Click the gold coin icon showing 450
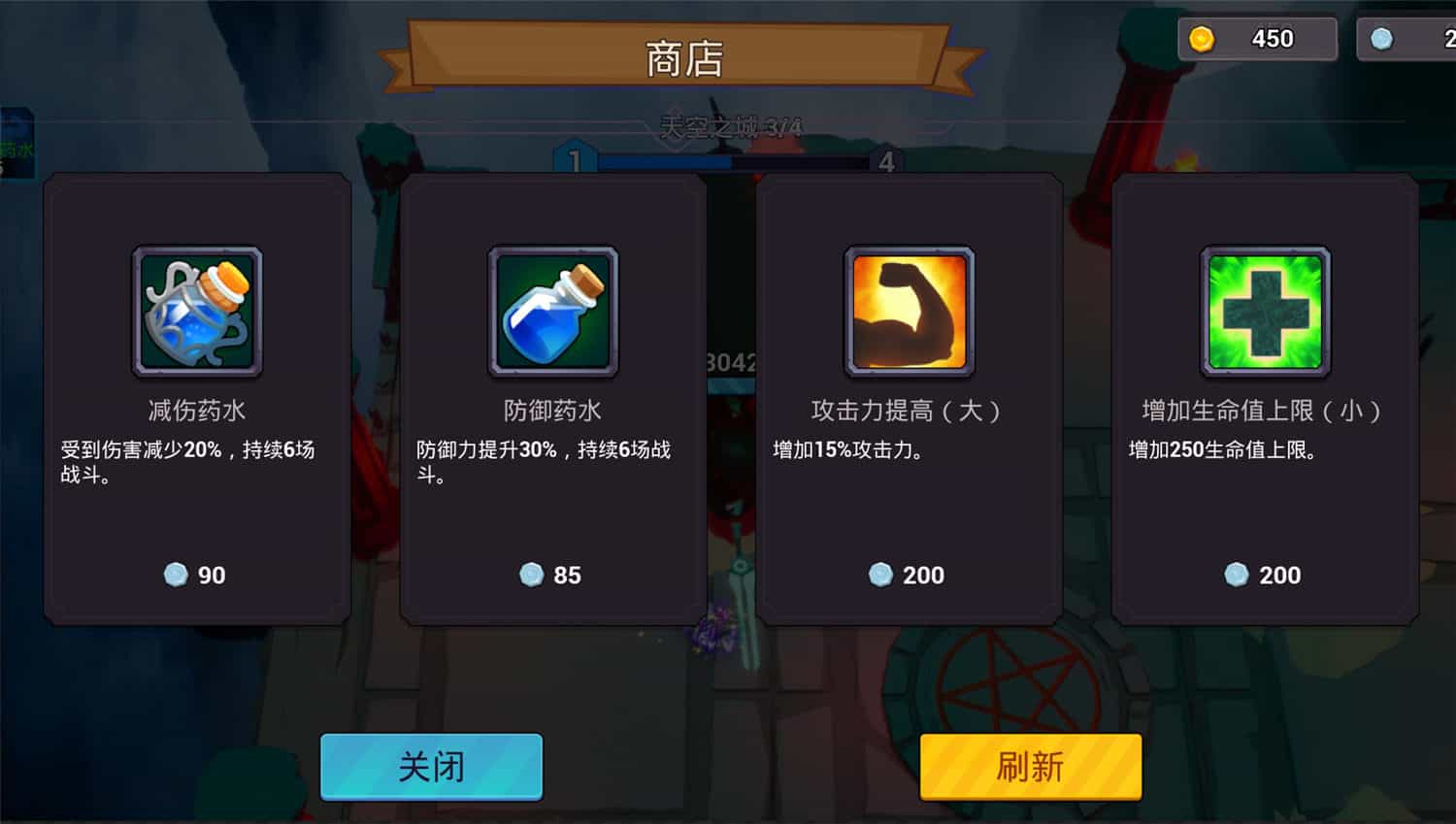Screen dimensions: 1456x824 click(x=1203, y=38)
